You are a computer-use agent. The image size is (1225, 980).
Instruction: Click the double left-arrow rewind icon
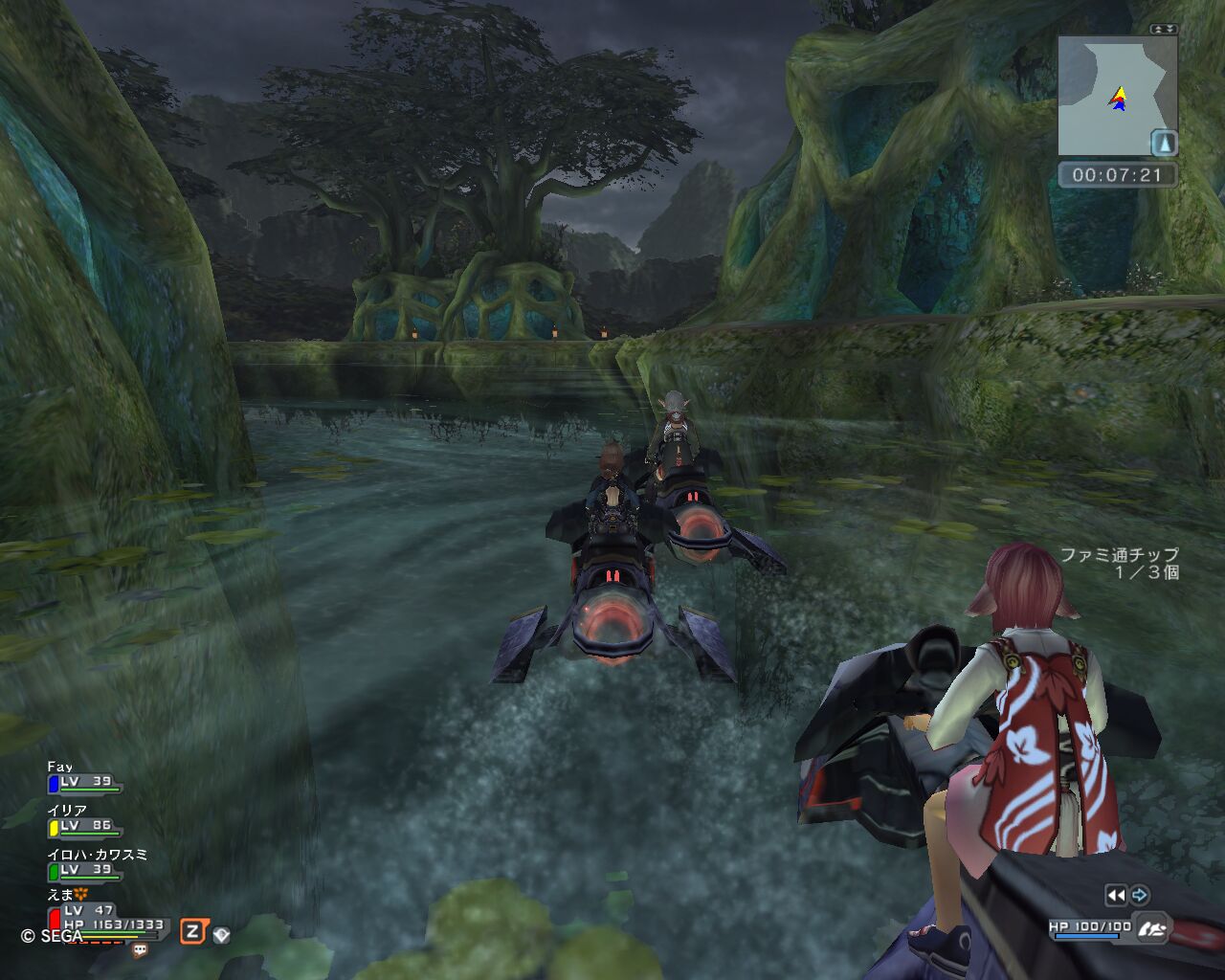1115,896
